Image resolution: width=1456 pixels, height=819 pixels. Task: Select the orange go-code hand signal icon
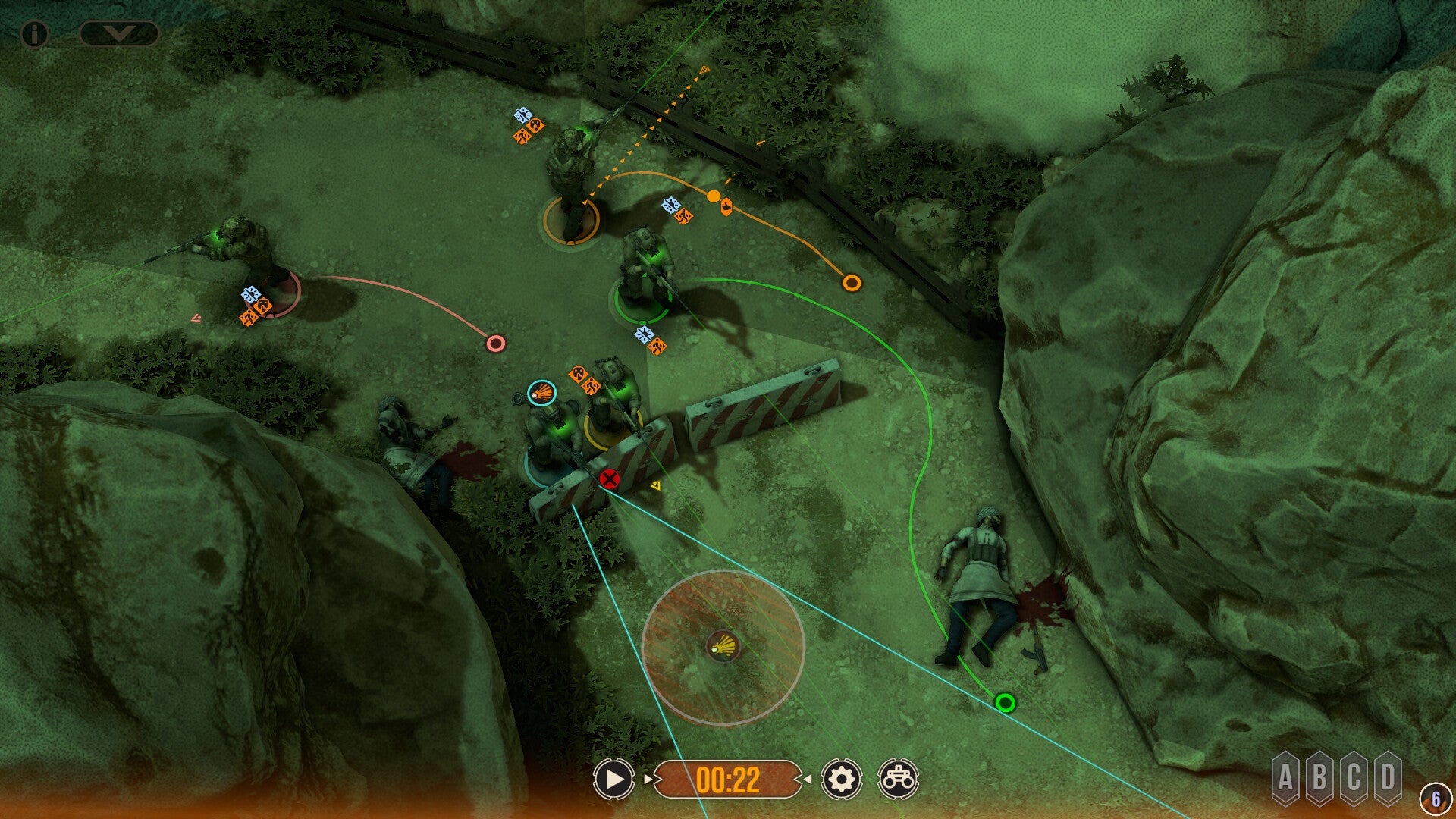[x=726, y=206]
